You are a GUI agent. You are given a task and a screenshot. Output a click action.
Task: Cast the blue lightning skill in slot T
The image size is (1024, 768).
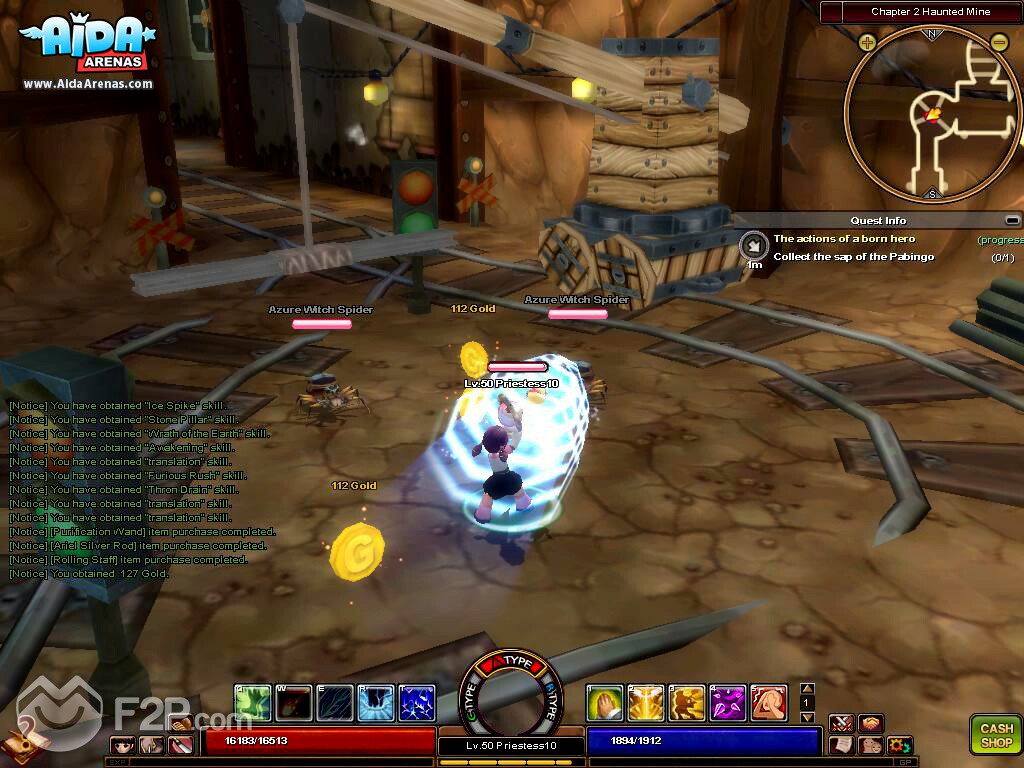coord(417,703)
